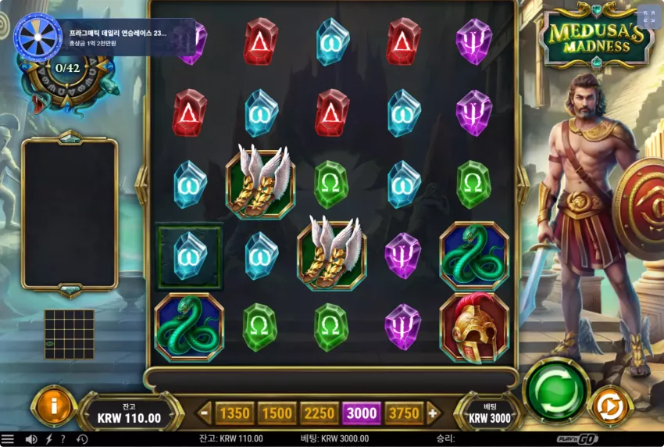Toggle the sound speaker icon
665x447 pixels.
(31, 439)
